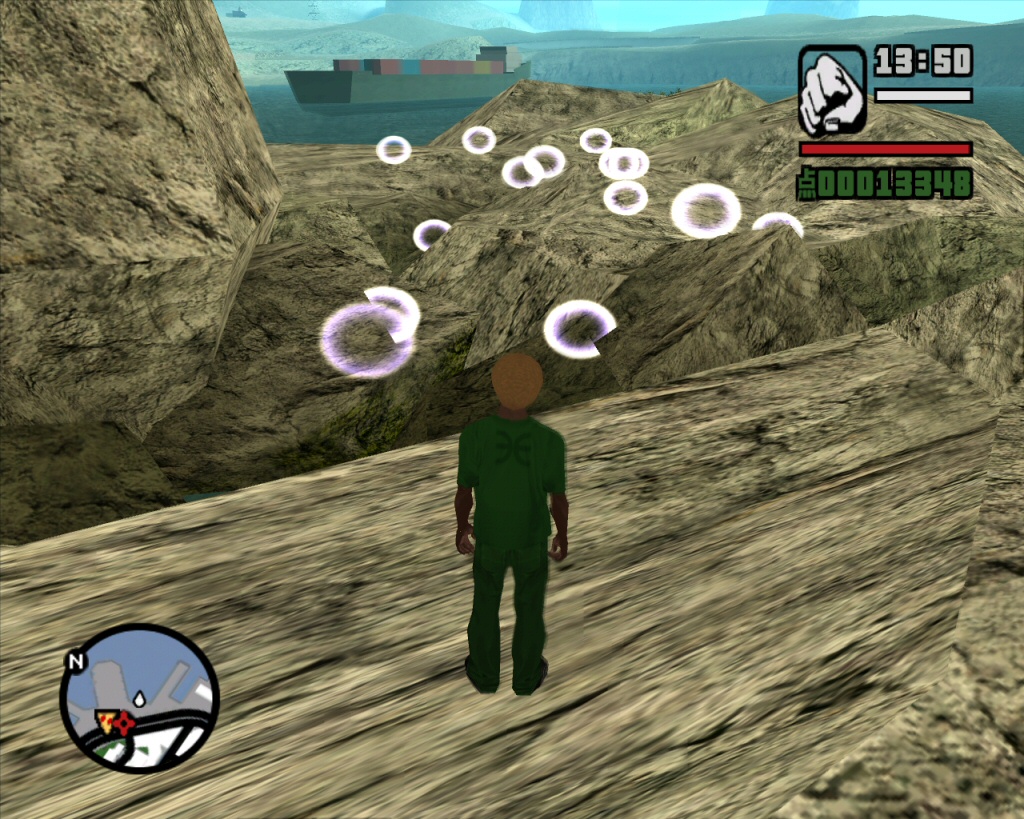
Task: Click the north N indicator on the radar
Action: tap(74, 661)
